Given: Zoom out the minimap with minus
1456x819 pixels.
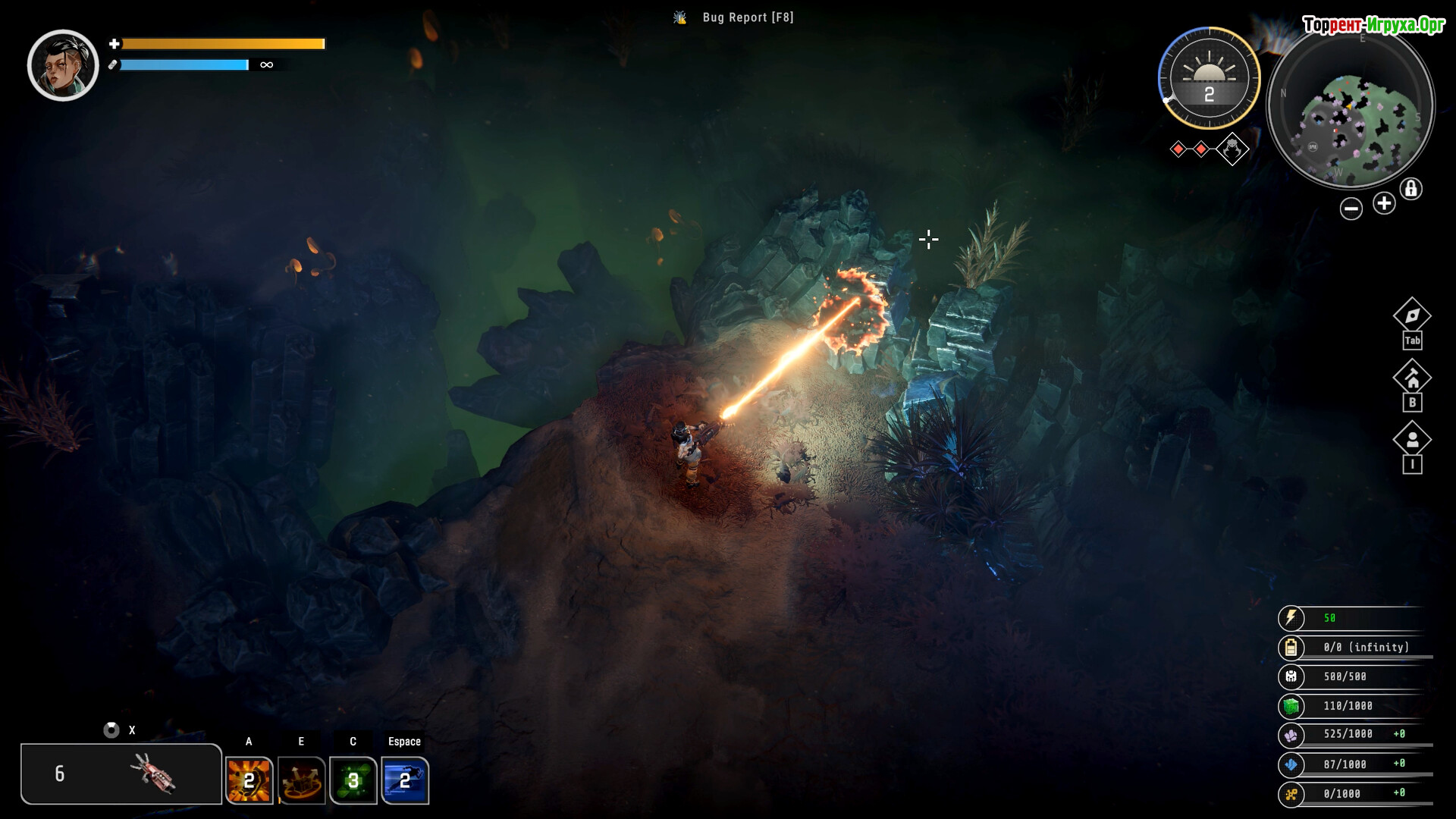Looking at the screenshot, I should (x=1351, y=209).
